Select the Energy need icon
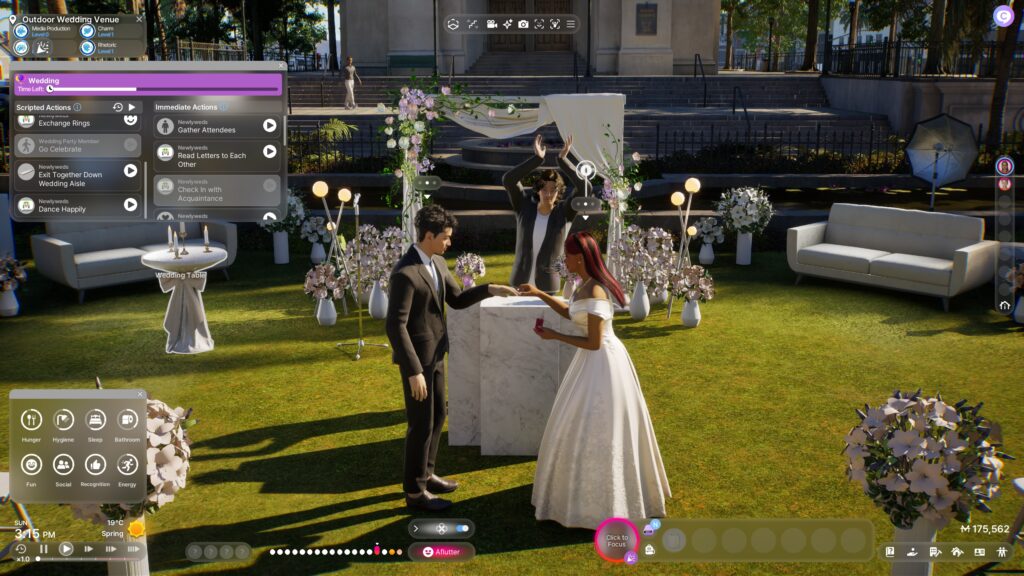This screenshot has height=576, width=1024. coord(127,464)
